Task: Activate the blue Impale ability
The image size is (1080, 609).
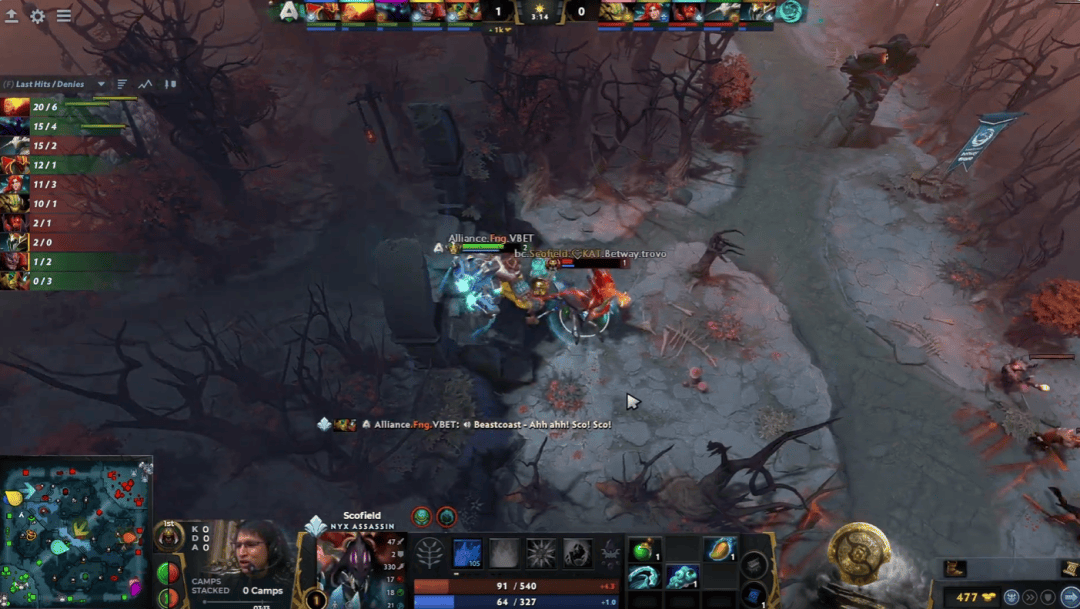Action: pyautogui.click(x=468, y=553)
